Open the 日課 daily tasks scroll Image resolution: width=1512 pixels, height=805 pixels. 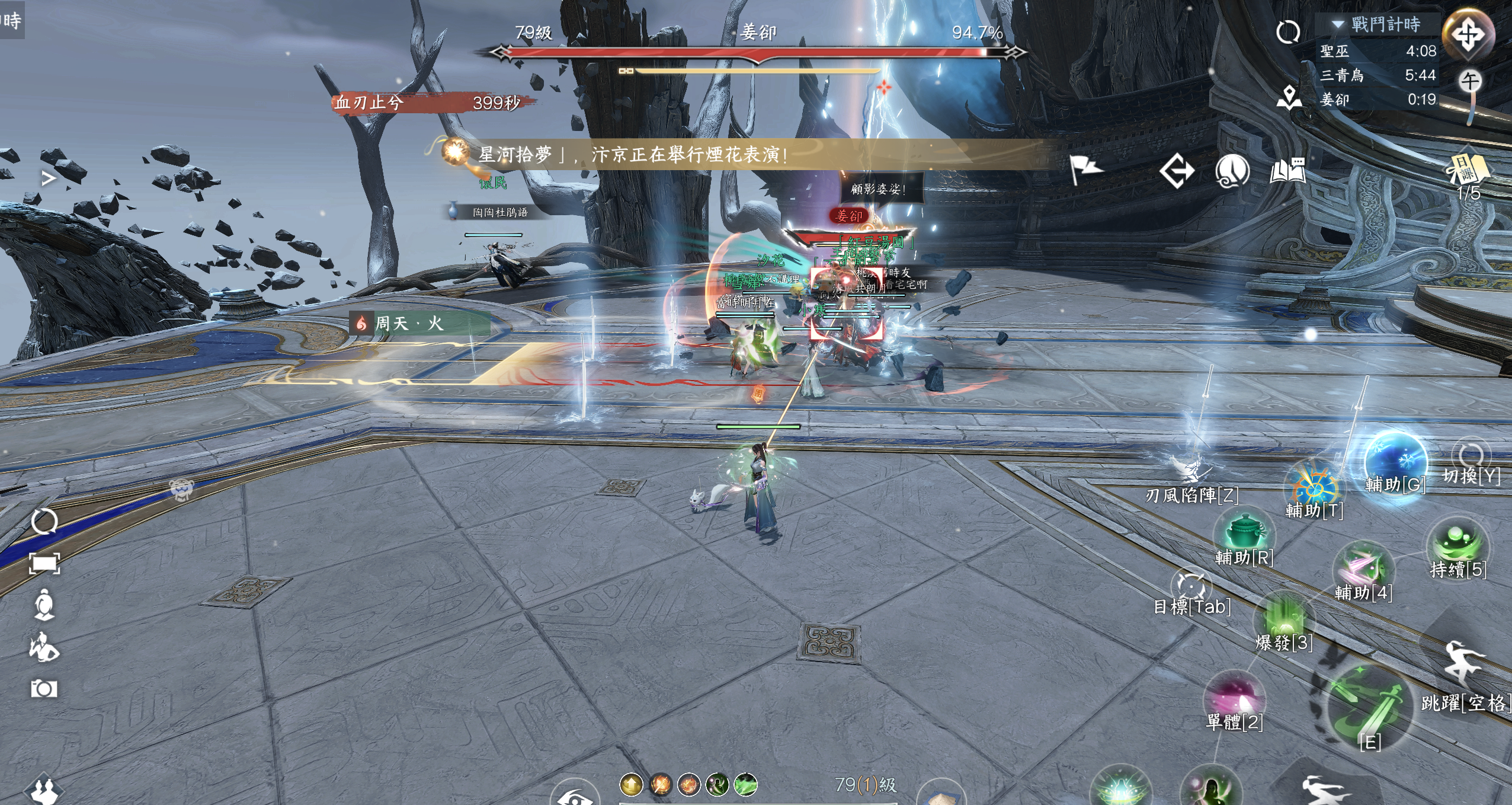pos(1468,170)
